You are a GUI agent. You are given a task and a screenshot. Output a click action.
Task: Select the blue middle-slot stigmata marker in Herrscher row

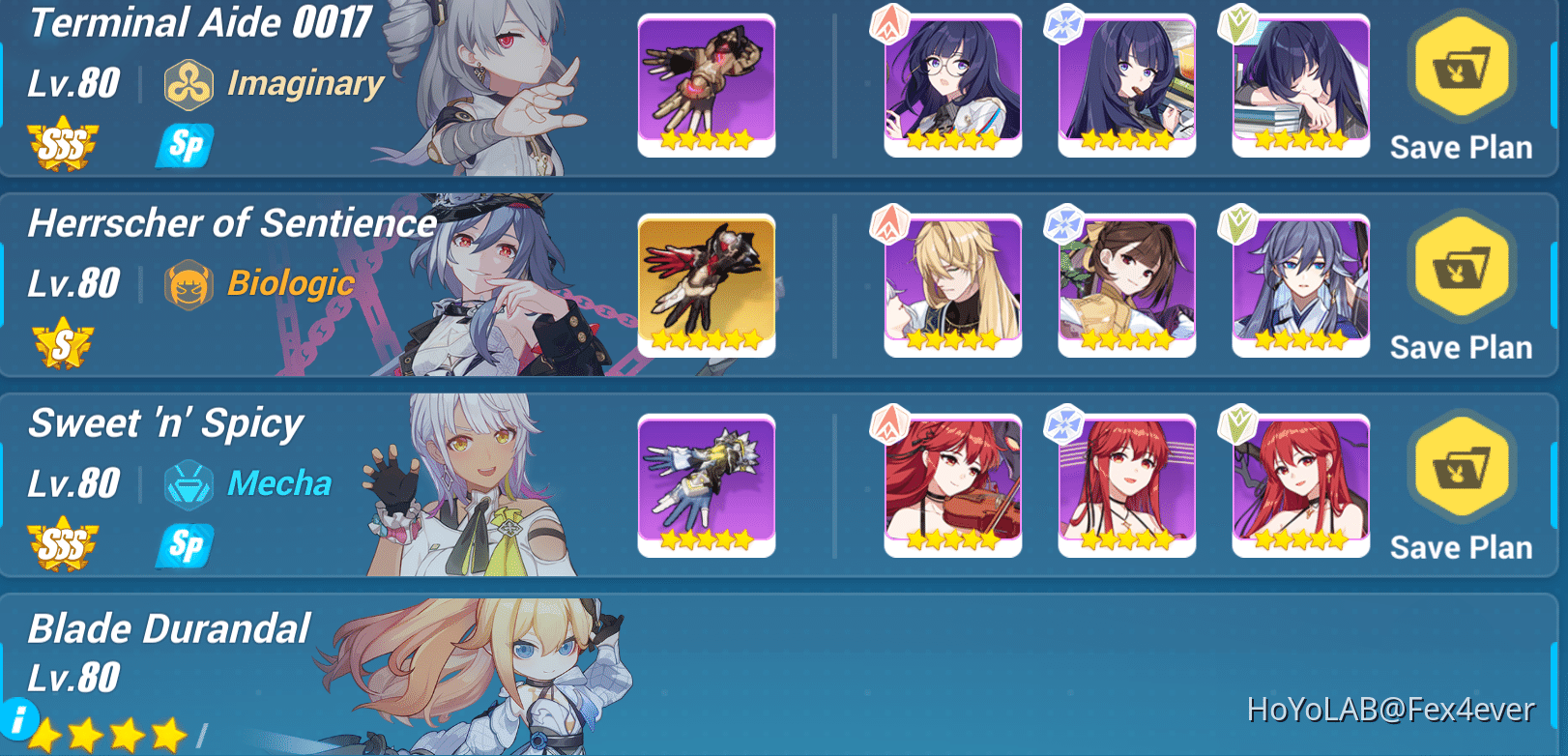pos(1061,224)
